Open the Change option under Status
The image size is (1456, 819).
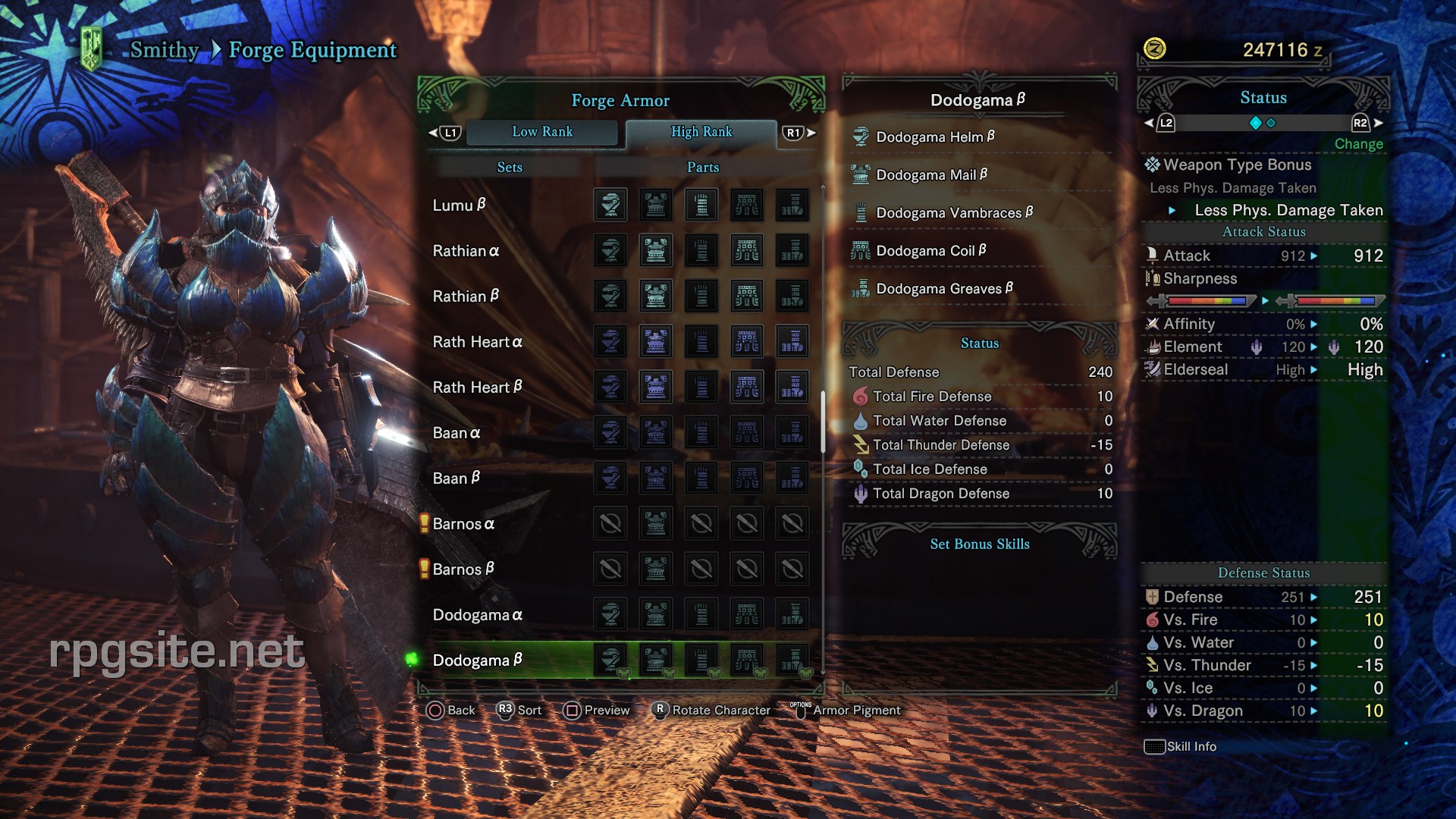[x=1358, y=144]
